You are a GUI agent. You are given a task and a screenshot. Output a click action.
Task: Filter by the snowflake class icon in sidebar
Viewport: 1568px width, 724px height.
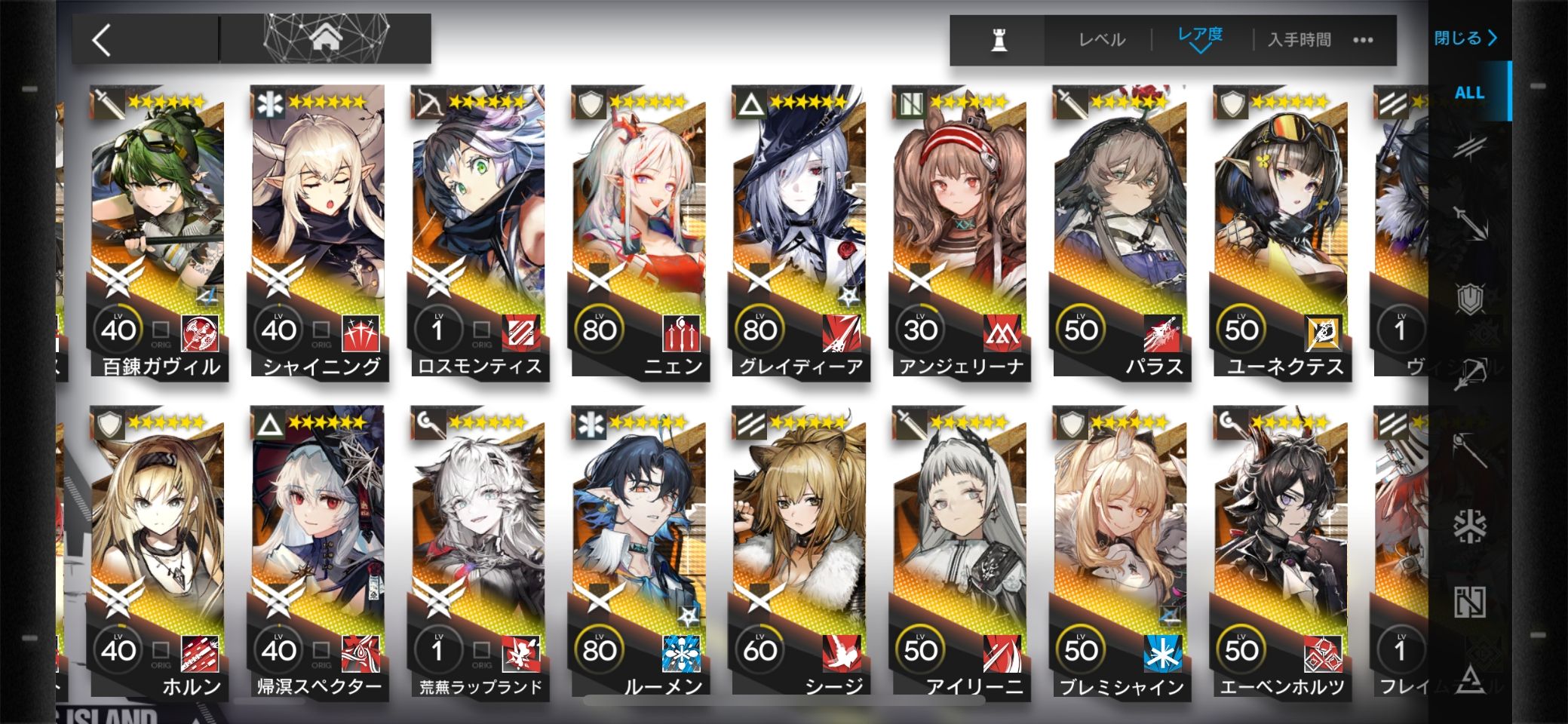[1469, 526]
